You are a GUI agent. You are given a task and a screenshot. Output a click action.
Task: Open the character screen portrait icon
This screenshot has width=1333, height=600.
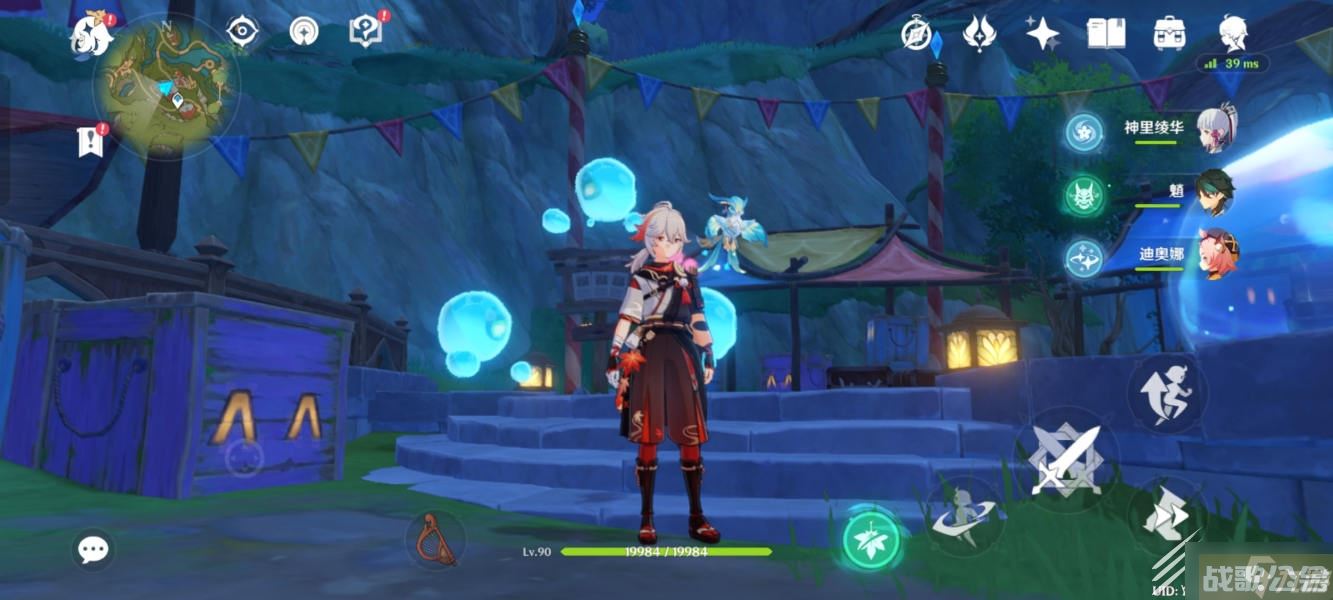point(1233,32)
